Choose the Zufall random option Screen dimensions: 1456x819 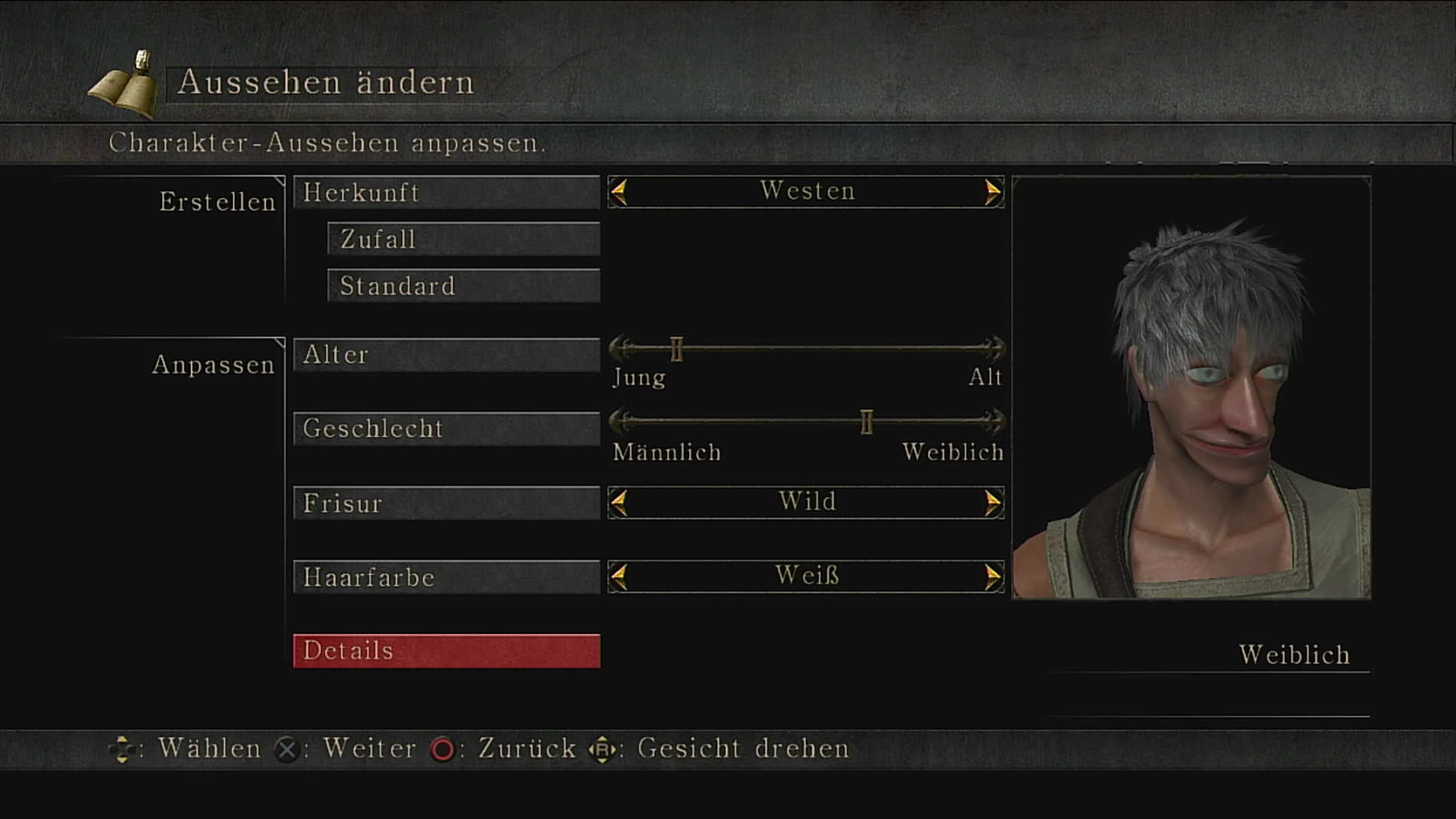[463, 240]
